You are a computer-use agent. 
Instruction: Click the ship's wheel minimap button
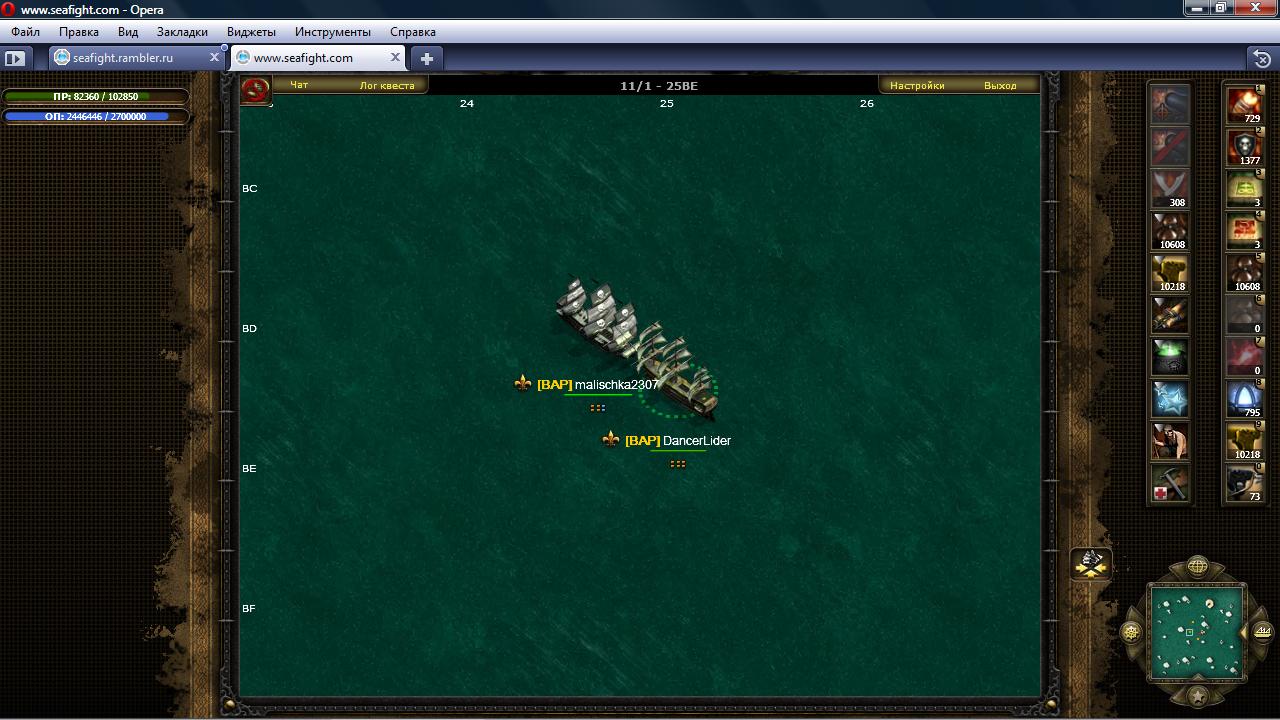click(x=1131, y=632)
